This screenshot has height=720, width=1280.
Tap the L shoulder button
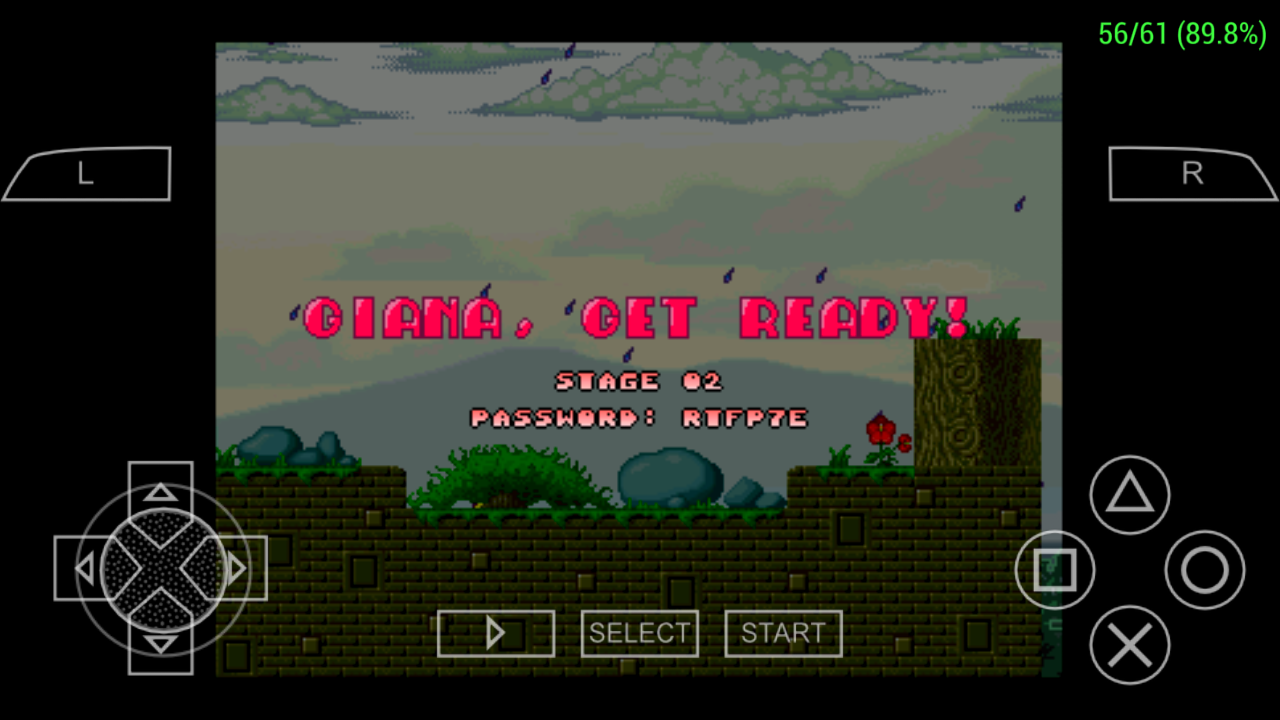coord(85,173)
